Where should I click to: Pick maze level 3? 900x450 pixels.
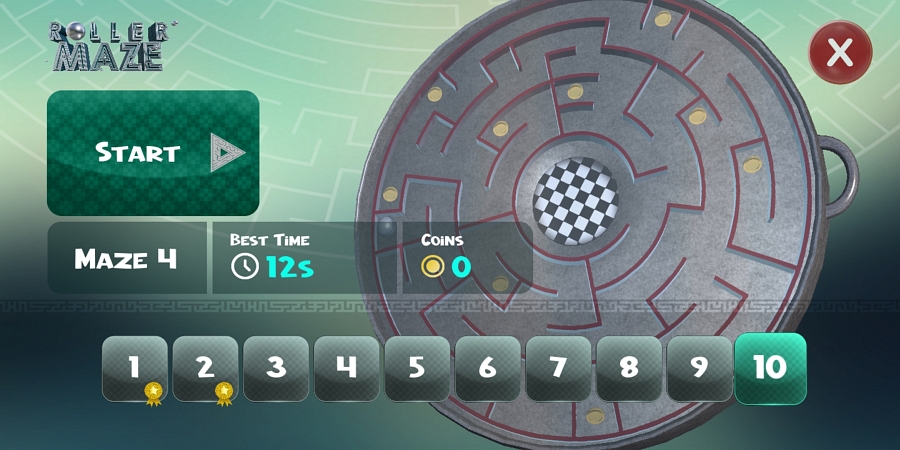276,367
